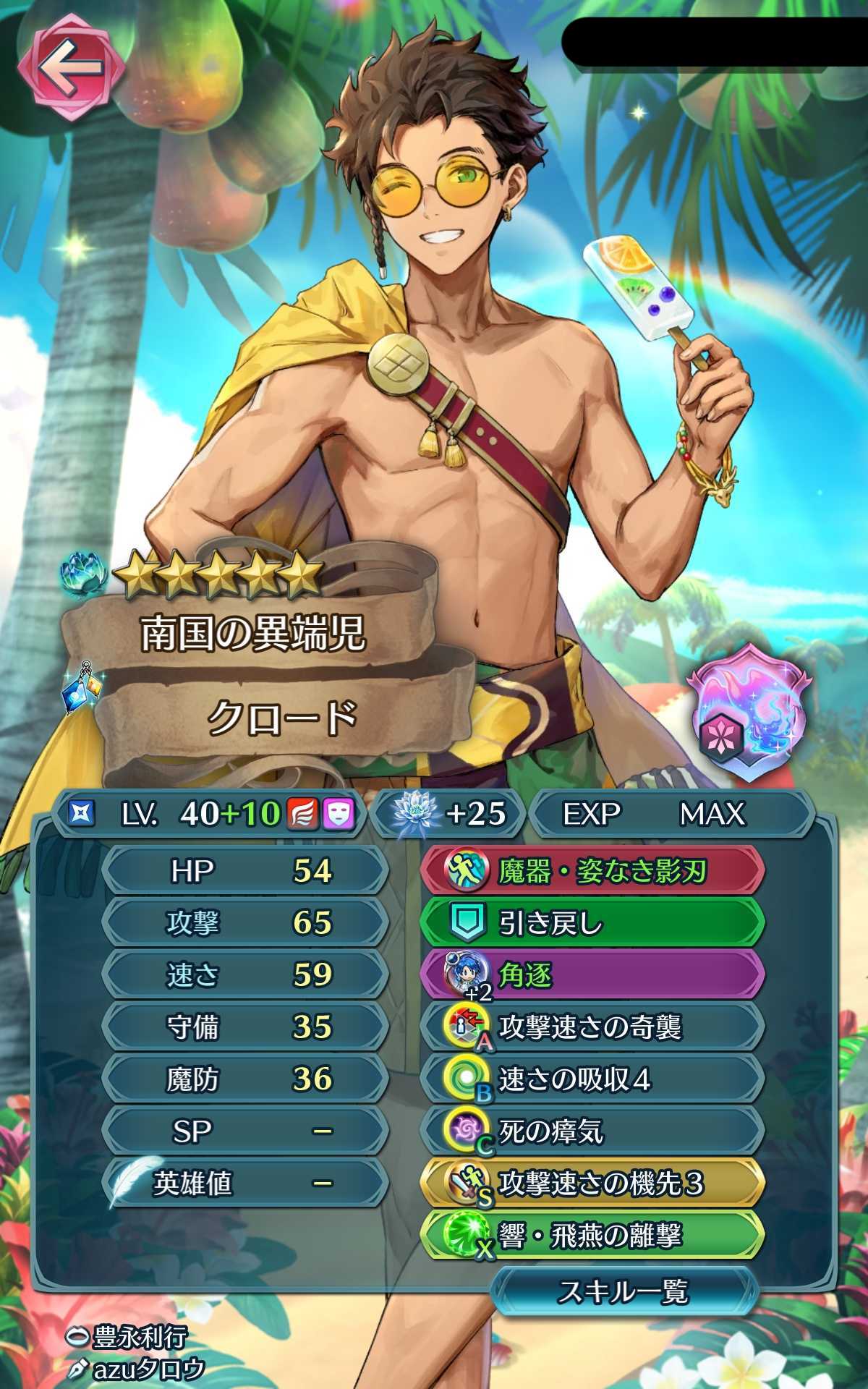Inspect the sacred seal 攻撃速さの機先3
Viewport: 868px width, 1389px height.
[x=592, y=1184]
